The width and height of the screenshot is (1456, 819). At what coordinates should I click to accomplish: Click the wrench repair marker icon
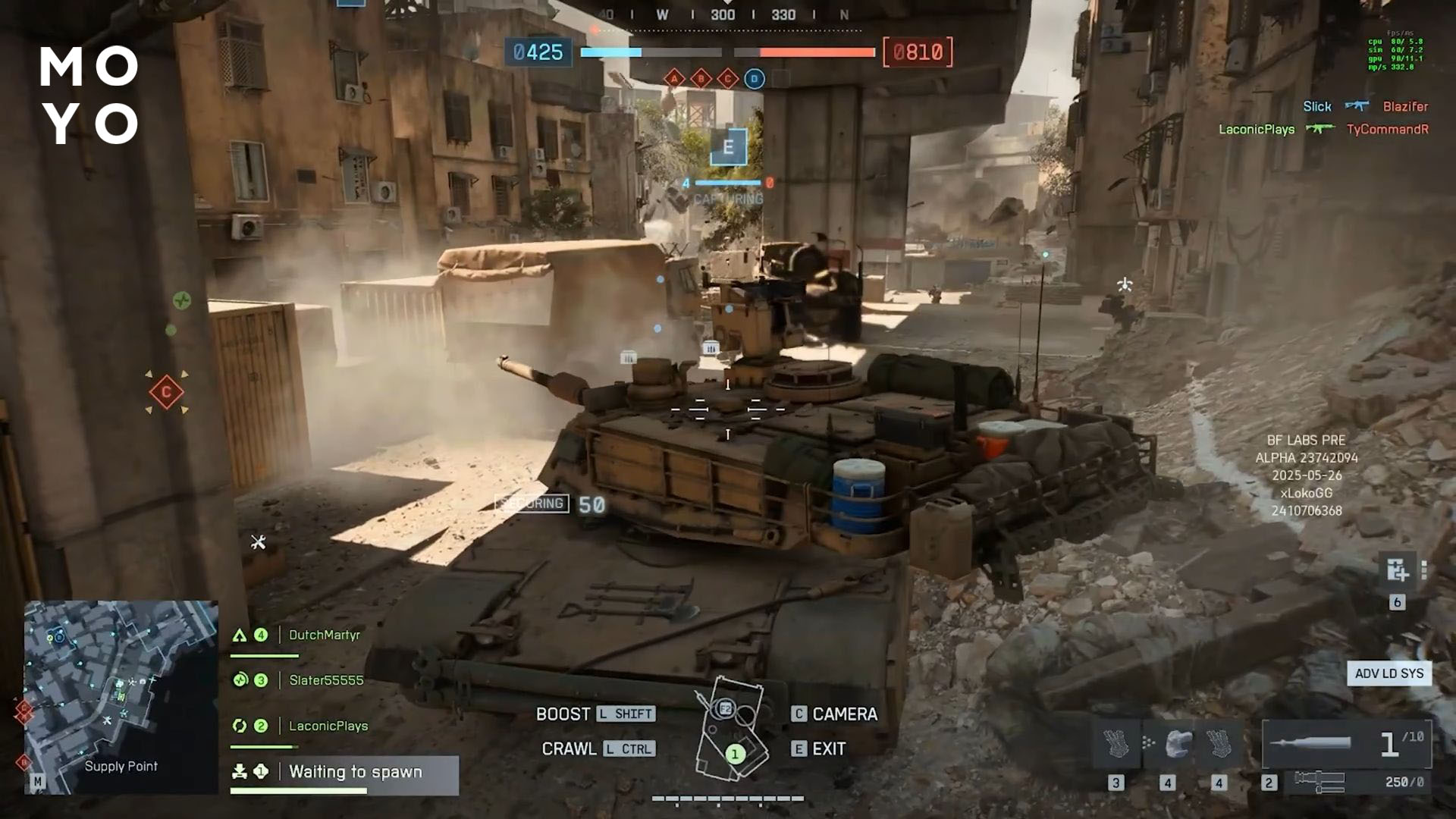click(x=259, y=541)
